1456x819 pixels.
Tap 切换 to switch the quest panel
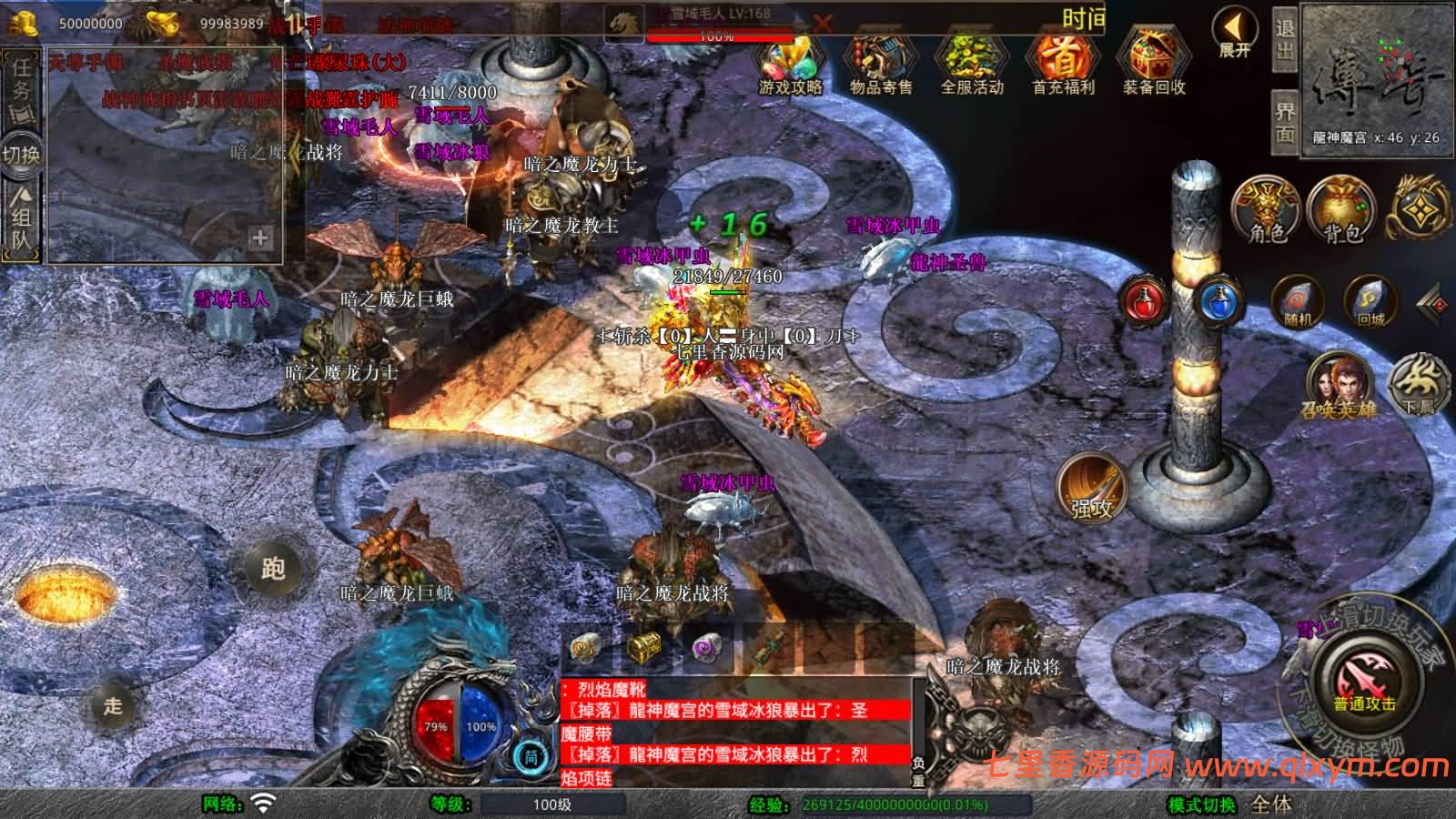24,153
